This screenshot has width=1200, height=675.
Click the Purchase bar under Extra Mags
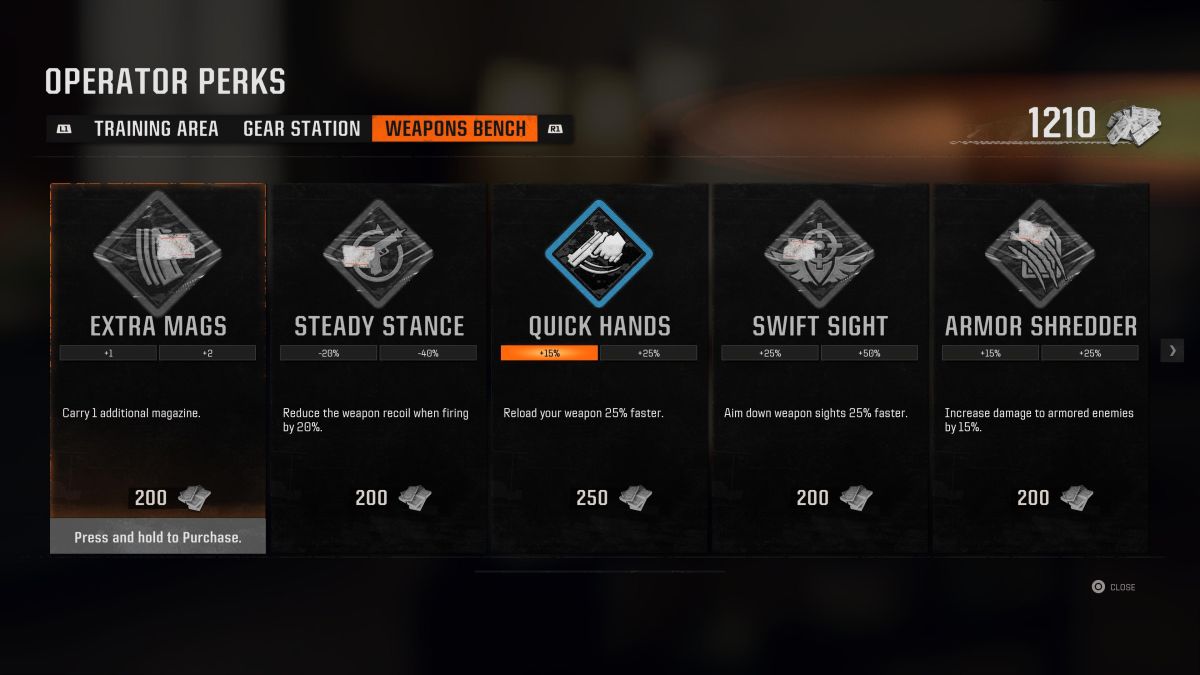[x=158, y=537]
